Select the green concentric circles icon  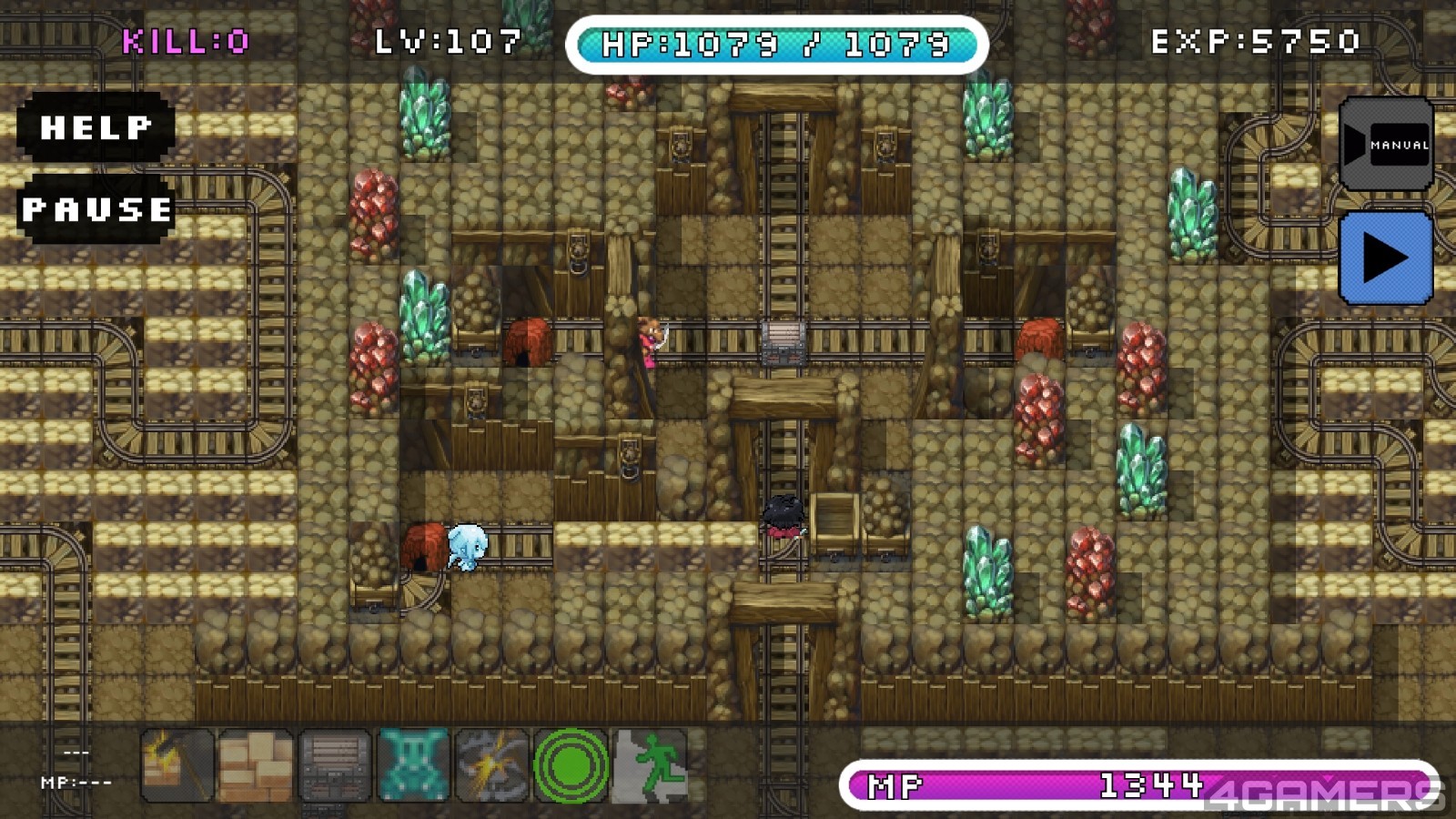coord(571,766)
